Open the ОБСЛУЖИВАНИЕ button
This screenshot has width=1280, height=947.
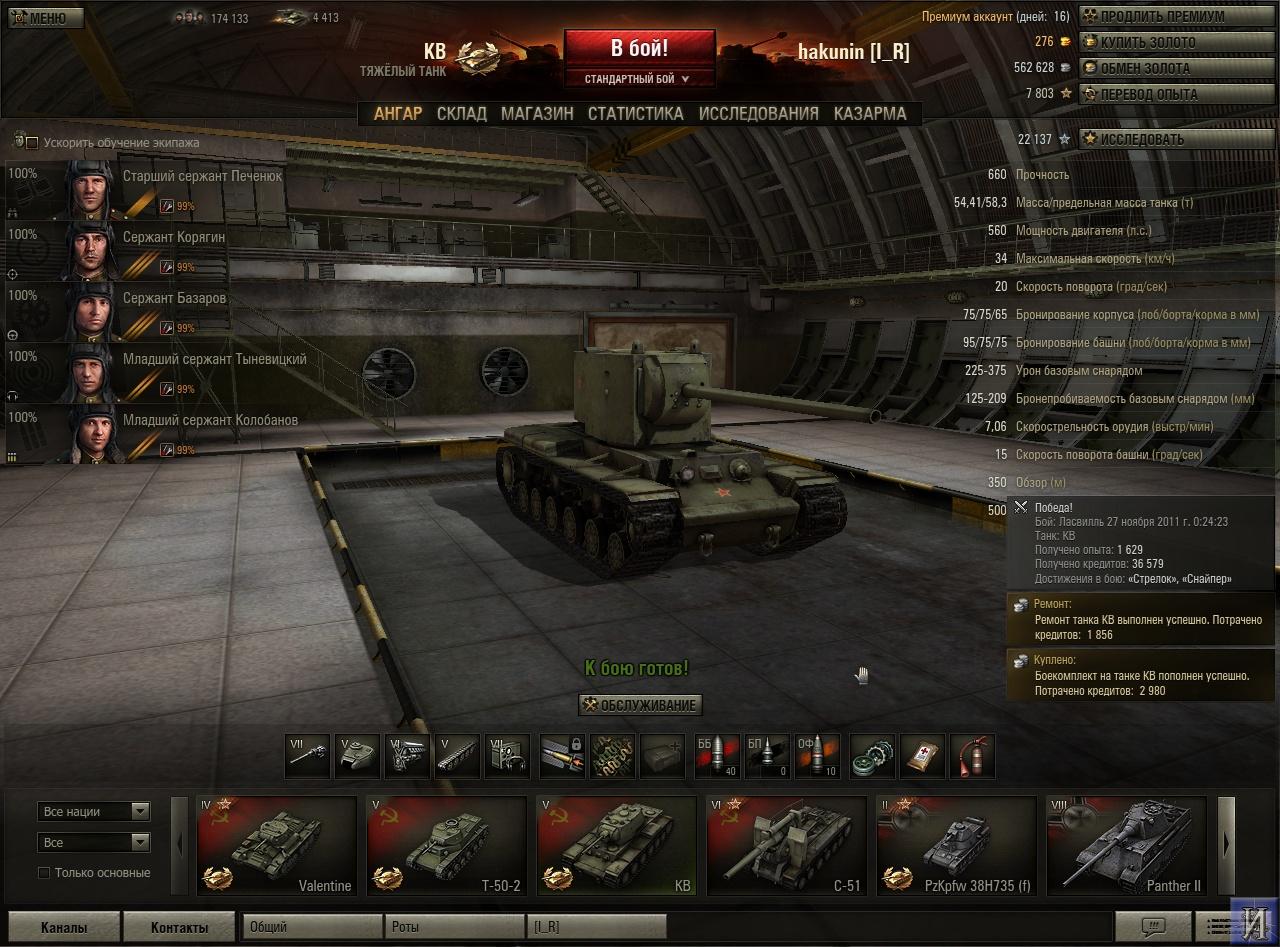point(639,705)
